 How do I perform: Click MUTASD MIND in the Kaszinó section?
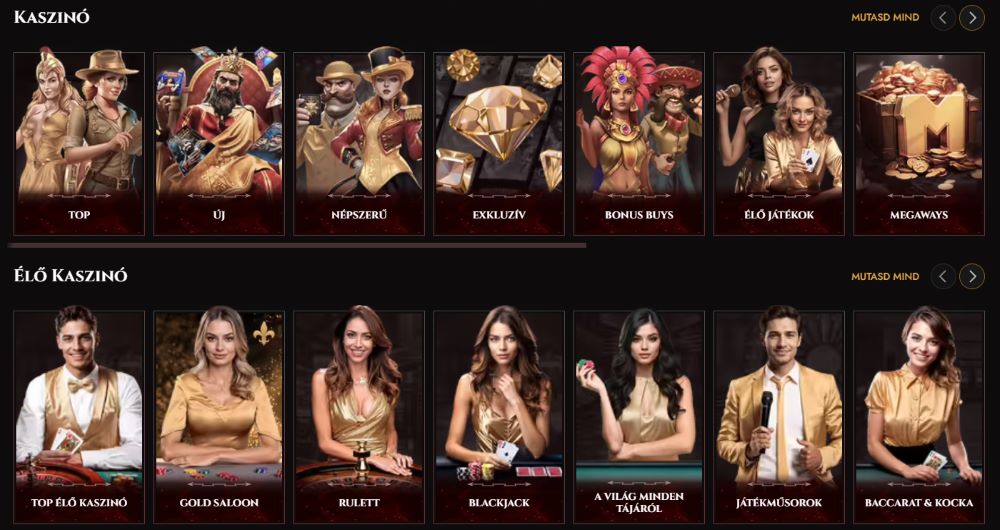click(885, 18)
